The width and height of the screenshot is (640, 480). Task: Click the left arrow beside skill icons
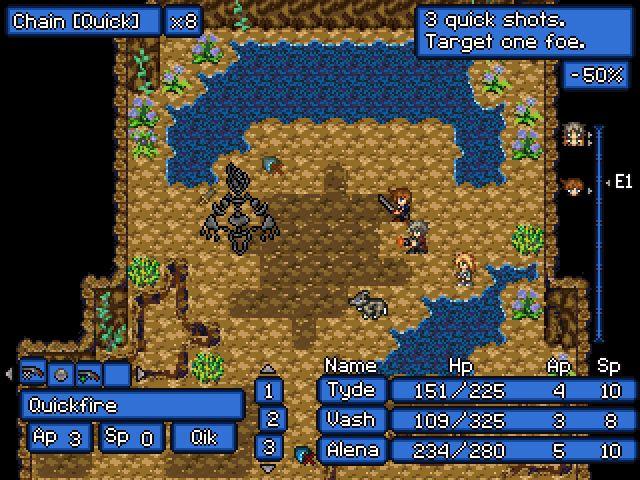click(9, 374)
